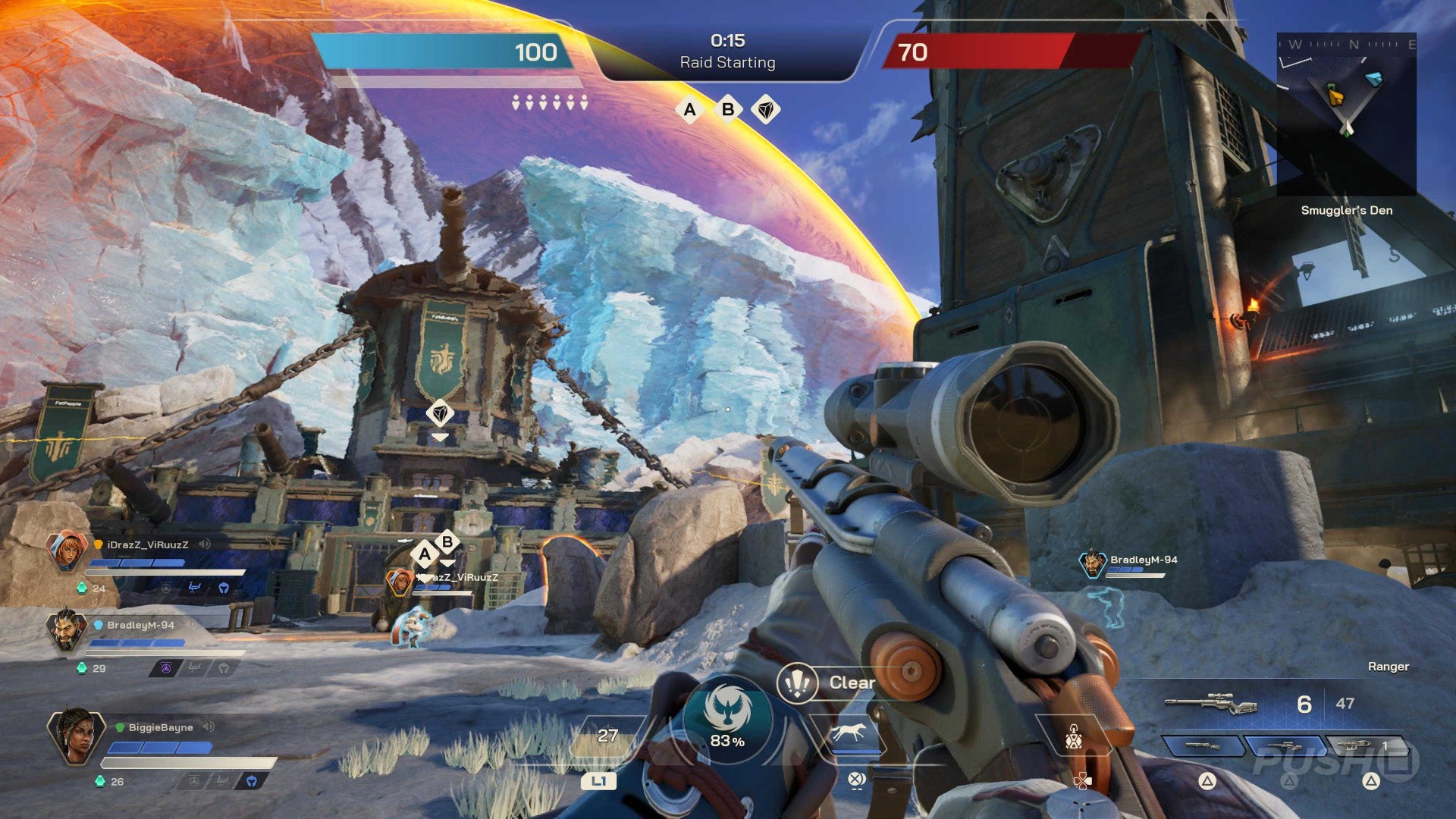The height and width of the screenshot is (819, 1456).
Task: Switch to the third weapon slot
Action: pos(1365,746)
